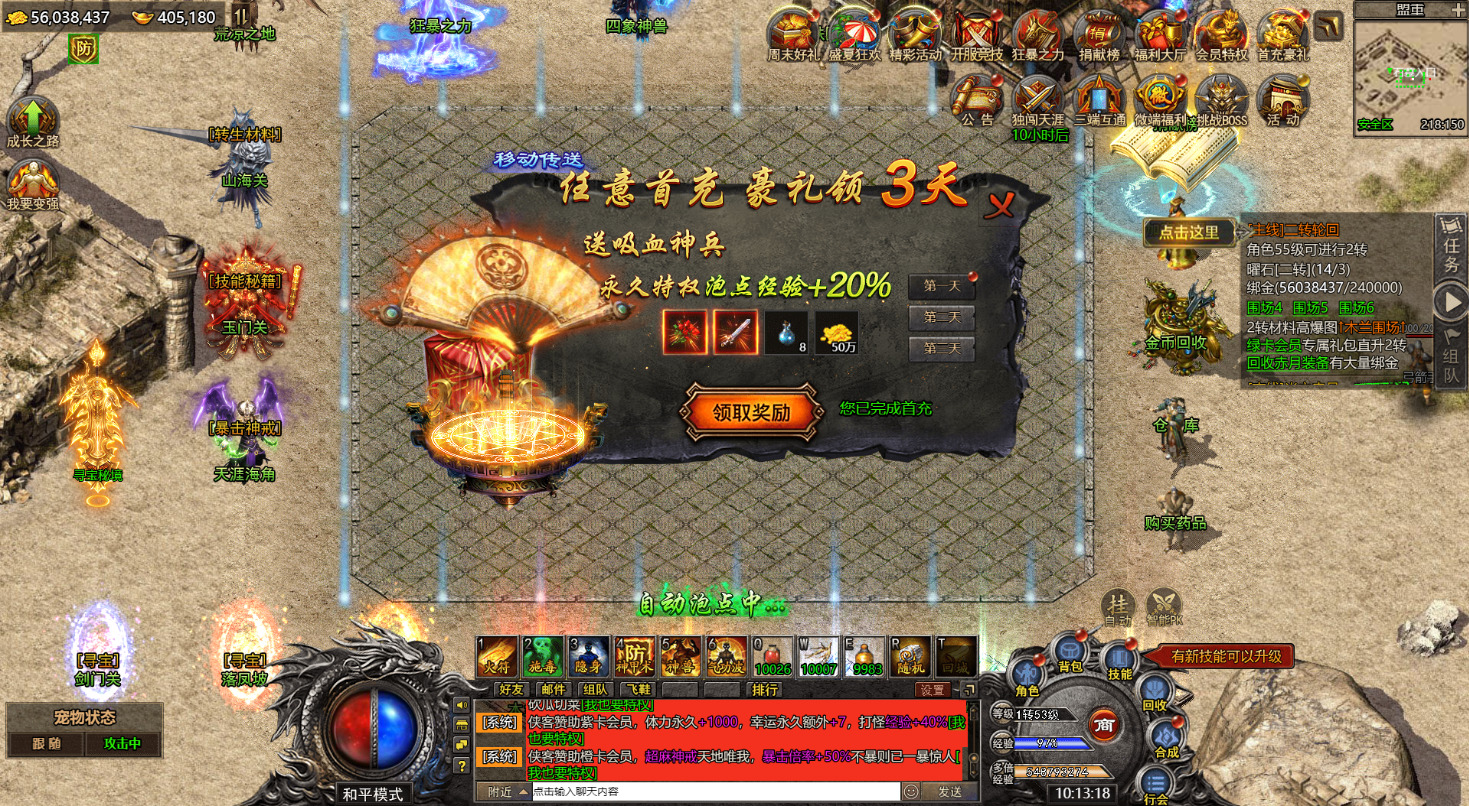Screen dimensions: 1469x806
Task: Open the 邮件 mail button
Action: point(553,689)
